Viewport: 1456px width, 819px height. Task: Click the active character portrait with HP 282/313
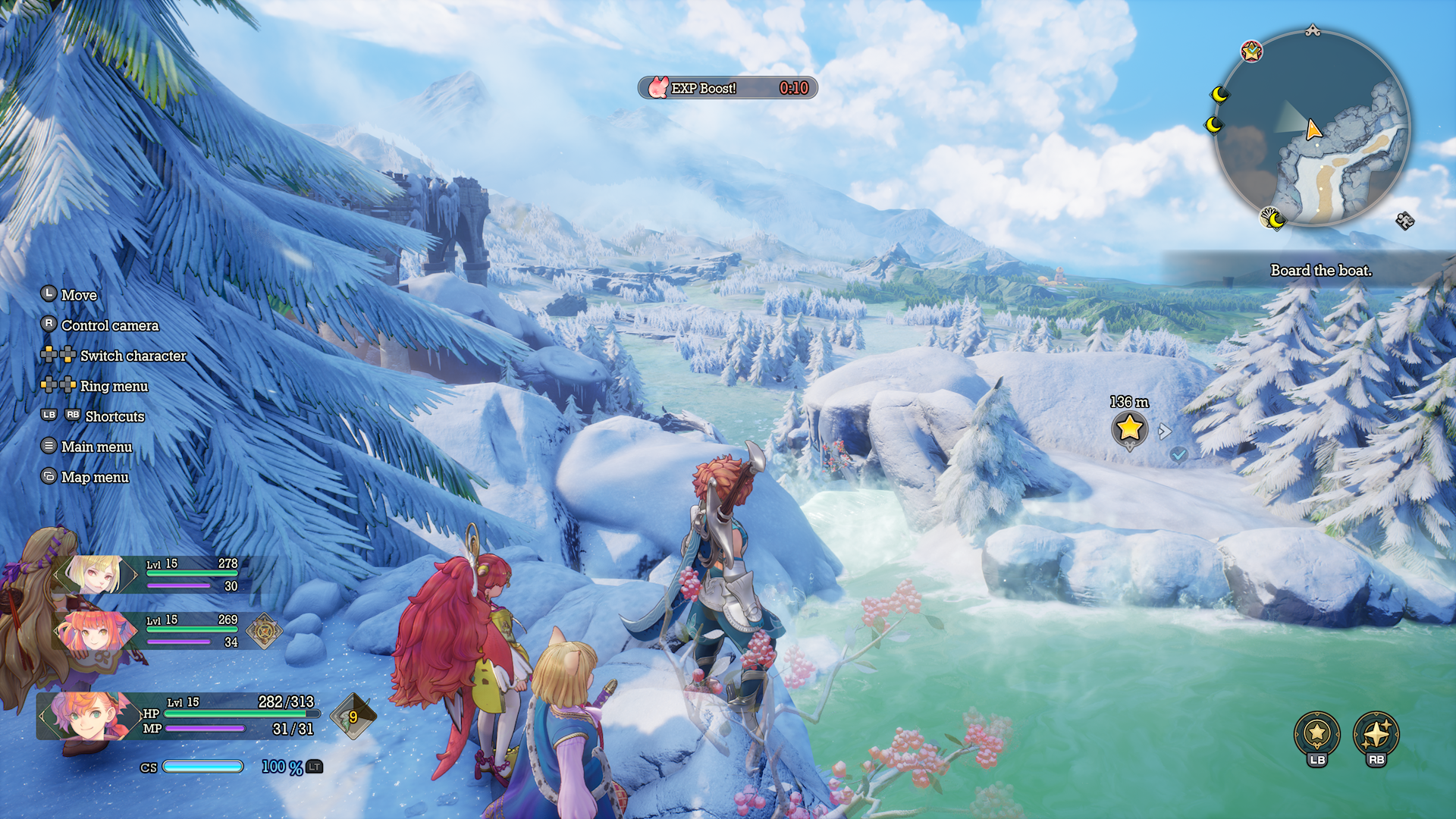click(x=88, y=715)
